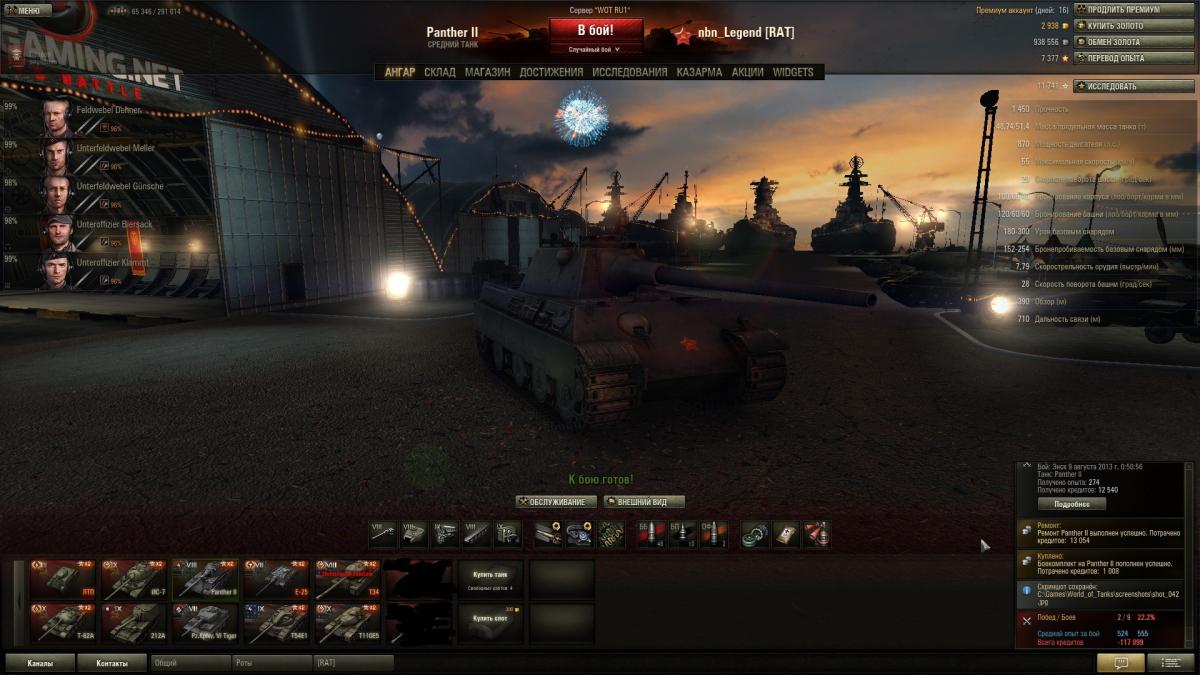The width and height of the screenshot is (1200, 675).
Task: Open «Обслуживание» vehicle service
Action: pos(556,502)
